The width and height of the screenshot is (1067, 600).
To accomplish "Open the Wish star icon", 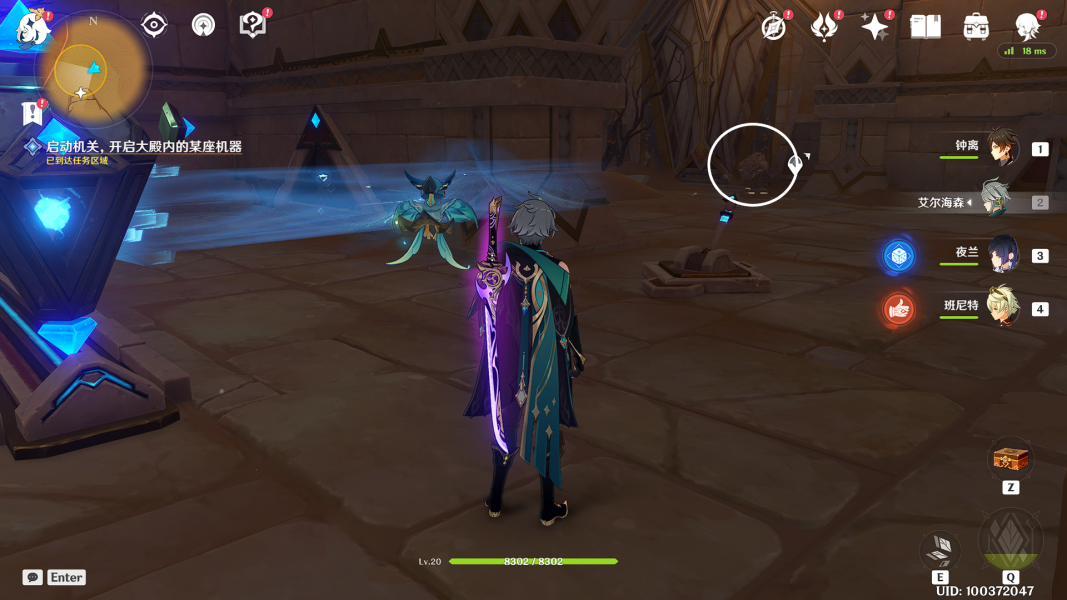I will 874,27.
